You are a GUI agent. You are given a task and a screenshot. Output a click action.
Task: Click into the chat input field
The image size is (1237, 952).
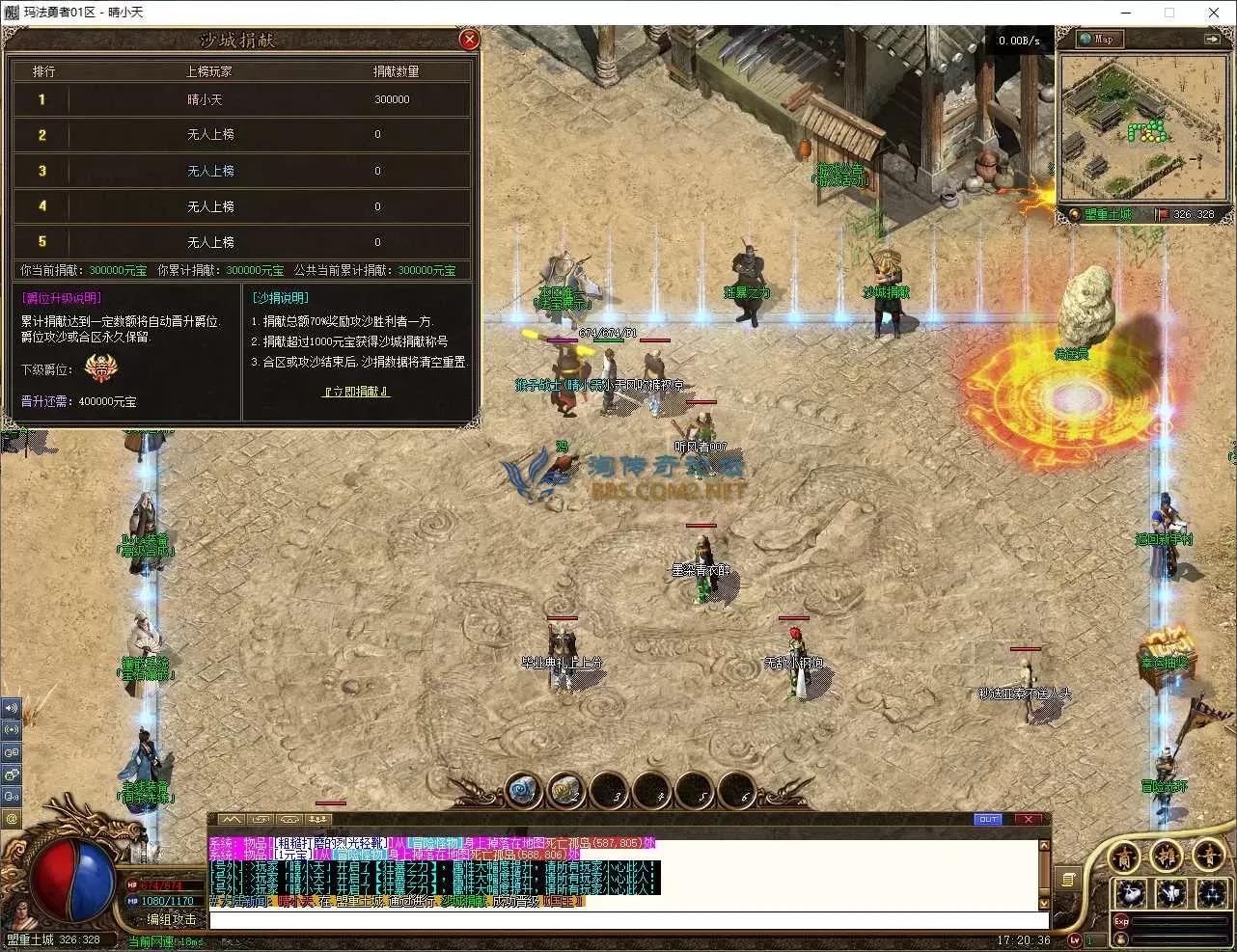point(622,918)
